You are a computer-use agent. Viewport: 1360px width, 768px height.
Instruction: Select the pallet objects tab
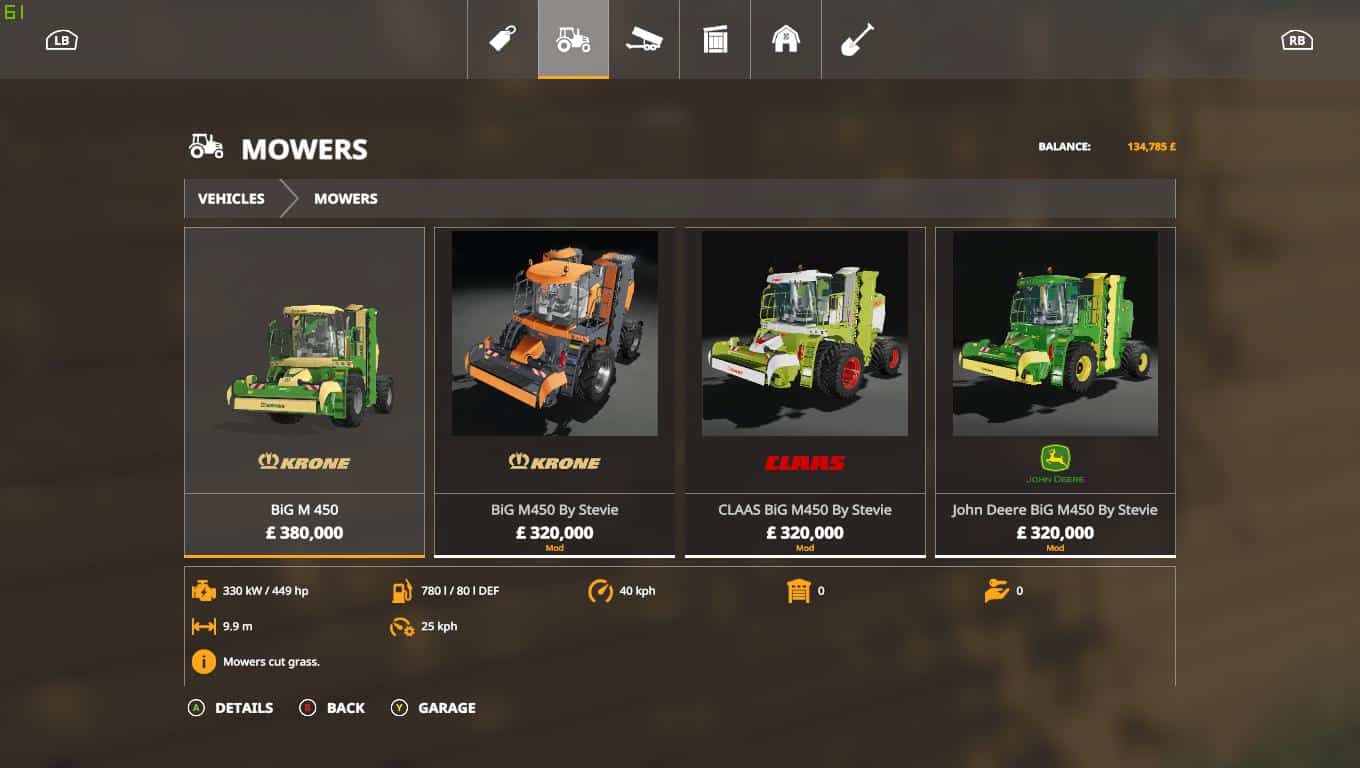click(715, 39)
